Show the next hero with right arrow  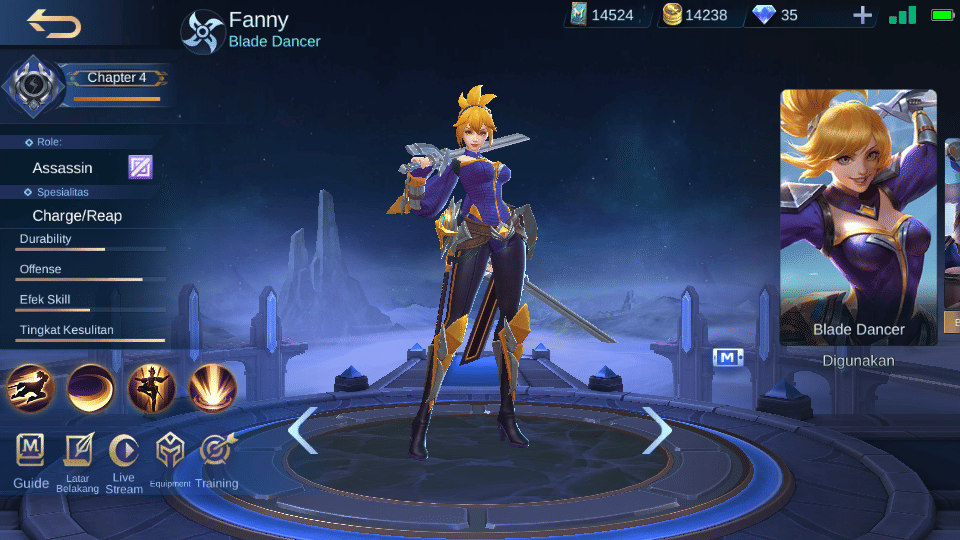coord(657,430)
